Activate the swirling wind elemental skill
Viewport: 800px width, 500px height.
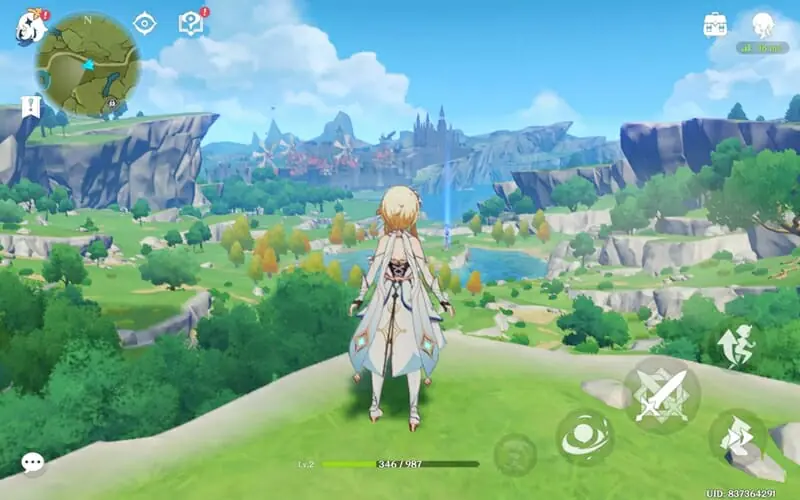pos(585,437)
